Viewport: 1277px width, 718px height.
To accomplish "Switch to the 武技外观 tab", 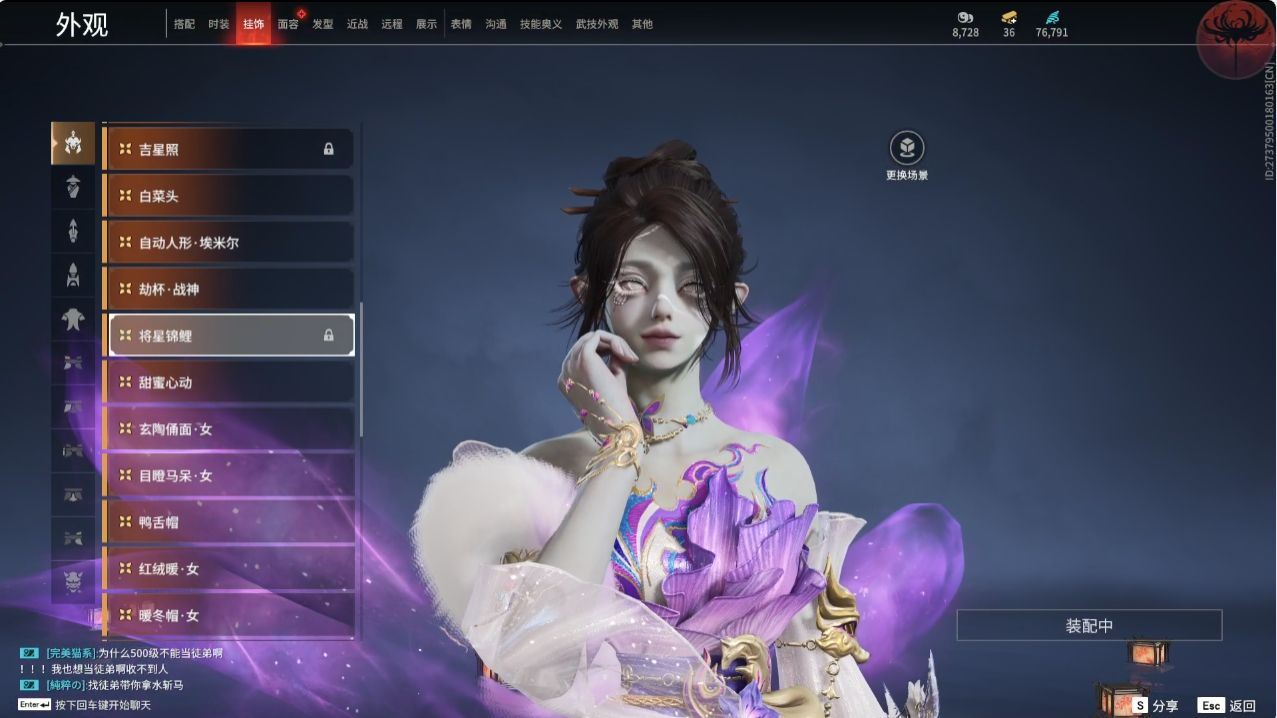I will tap(597, 24).
